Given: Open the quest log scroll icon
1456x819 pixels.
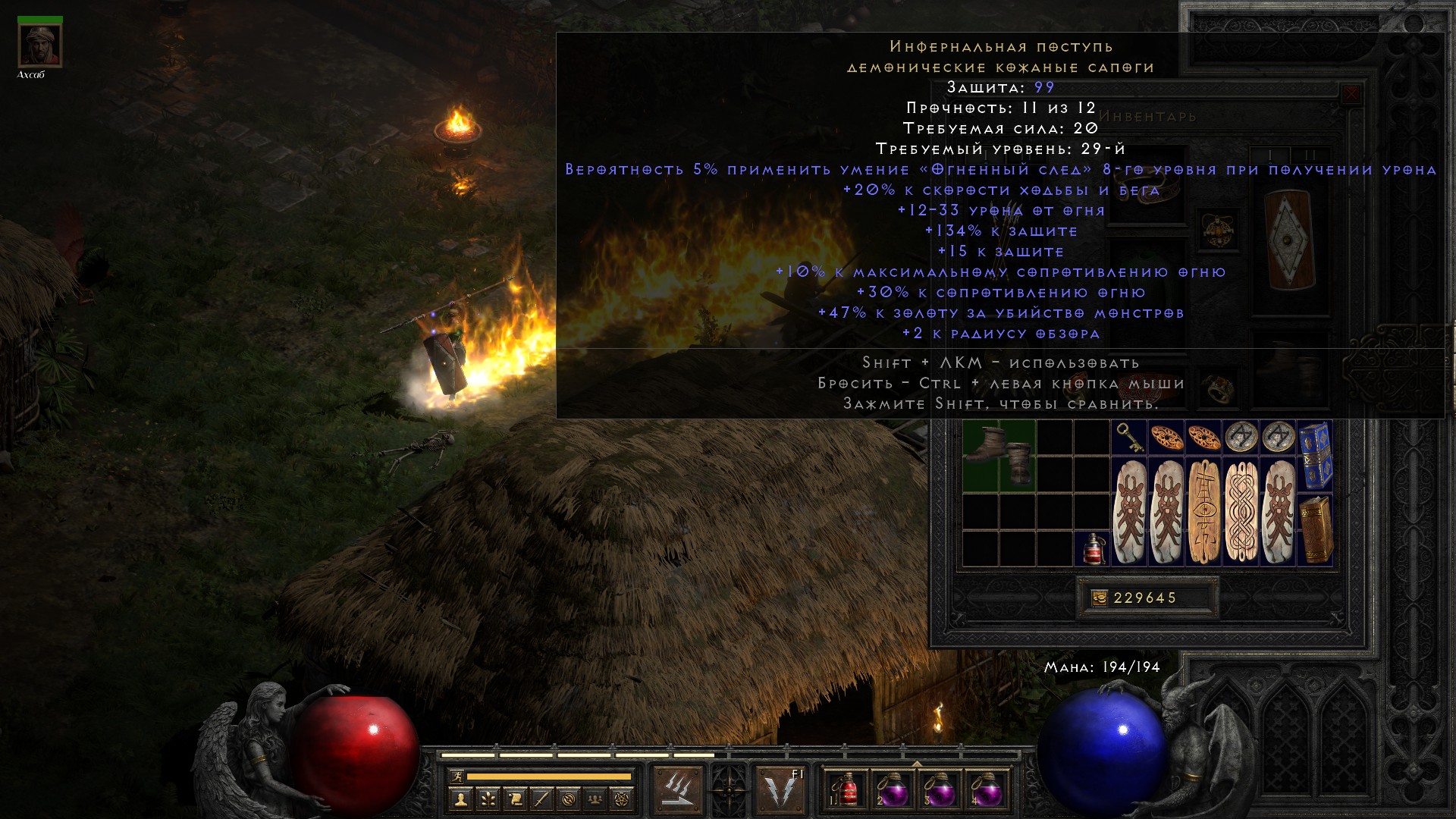Looking at the screenshot, I should (515, 799).
